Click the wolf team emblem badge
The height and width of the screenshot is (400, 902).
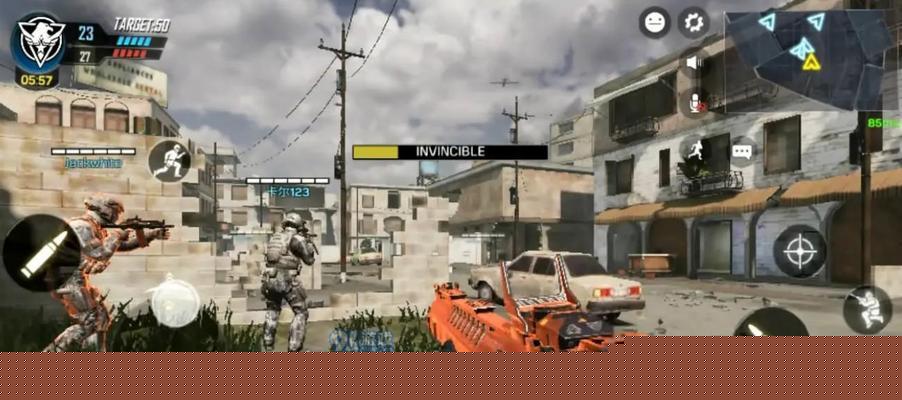40,39
